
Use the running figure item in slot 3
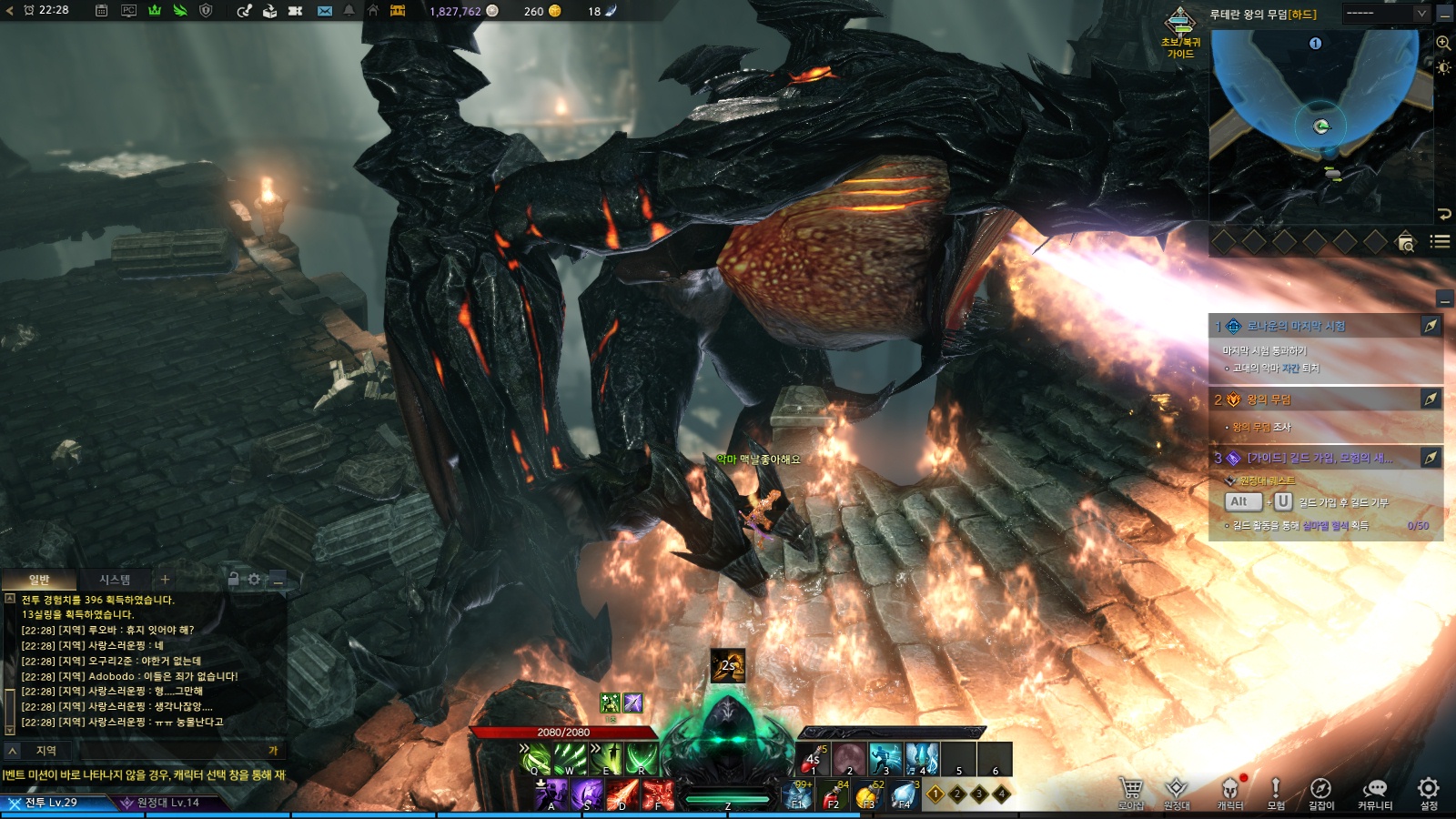pos(885,759)
